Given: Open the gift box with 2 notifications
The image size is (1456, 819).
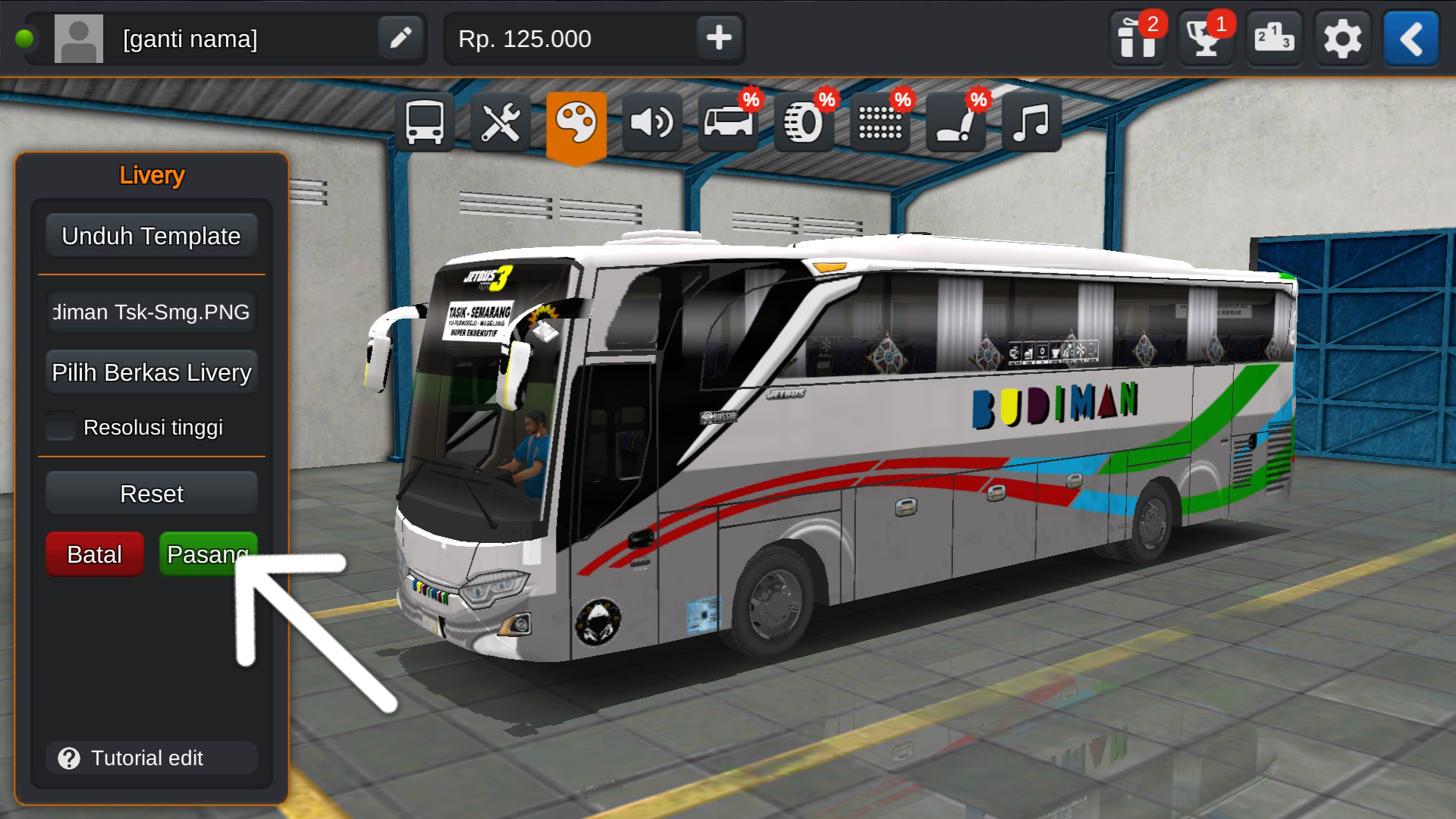Looking at the screenshot, I should coord(1137,39).
